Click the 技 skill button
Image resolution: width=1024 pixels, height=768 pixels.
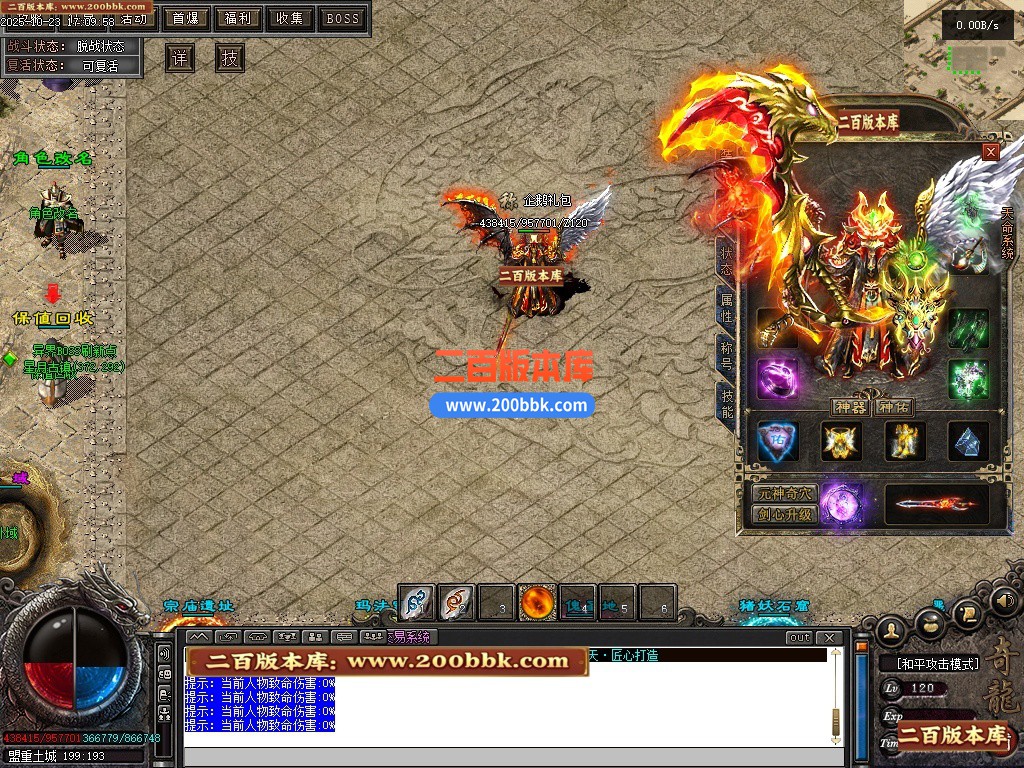coord(230,58)
